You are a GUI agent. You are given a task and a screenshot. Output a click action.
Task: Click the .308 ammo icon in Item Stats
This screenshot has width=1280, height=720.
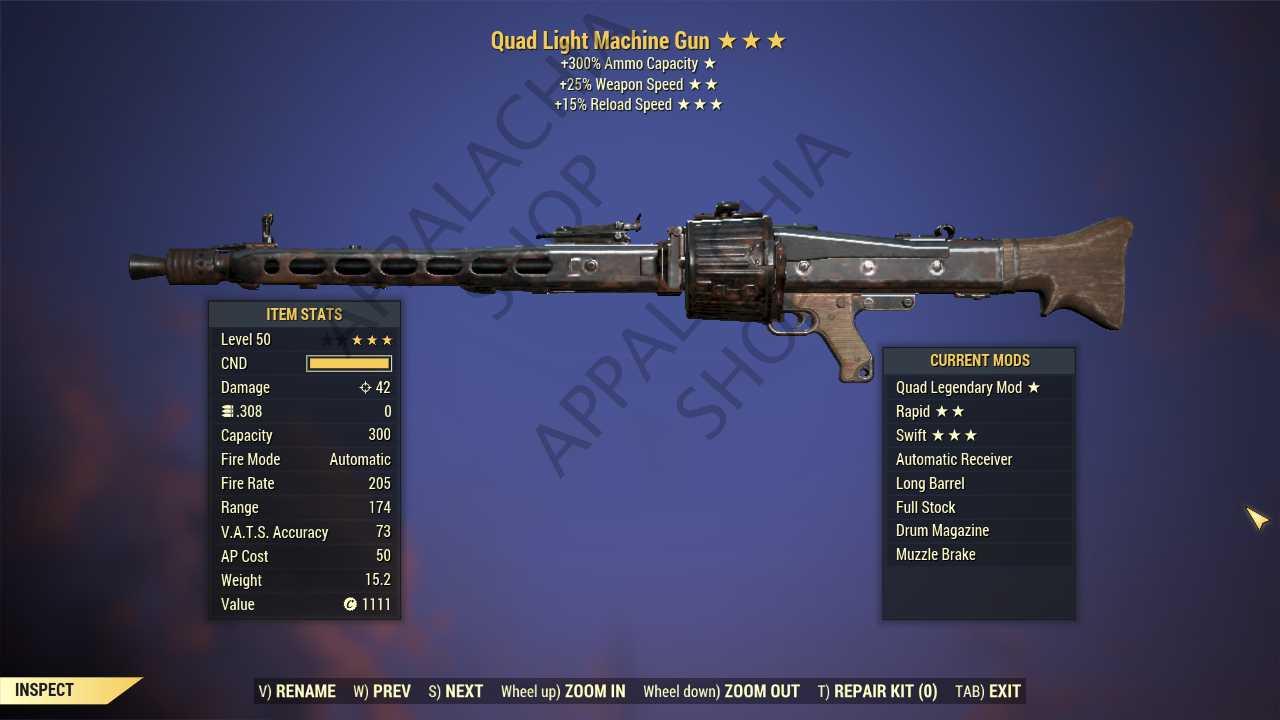[229, 411]
